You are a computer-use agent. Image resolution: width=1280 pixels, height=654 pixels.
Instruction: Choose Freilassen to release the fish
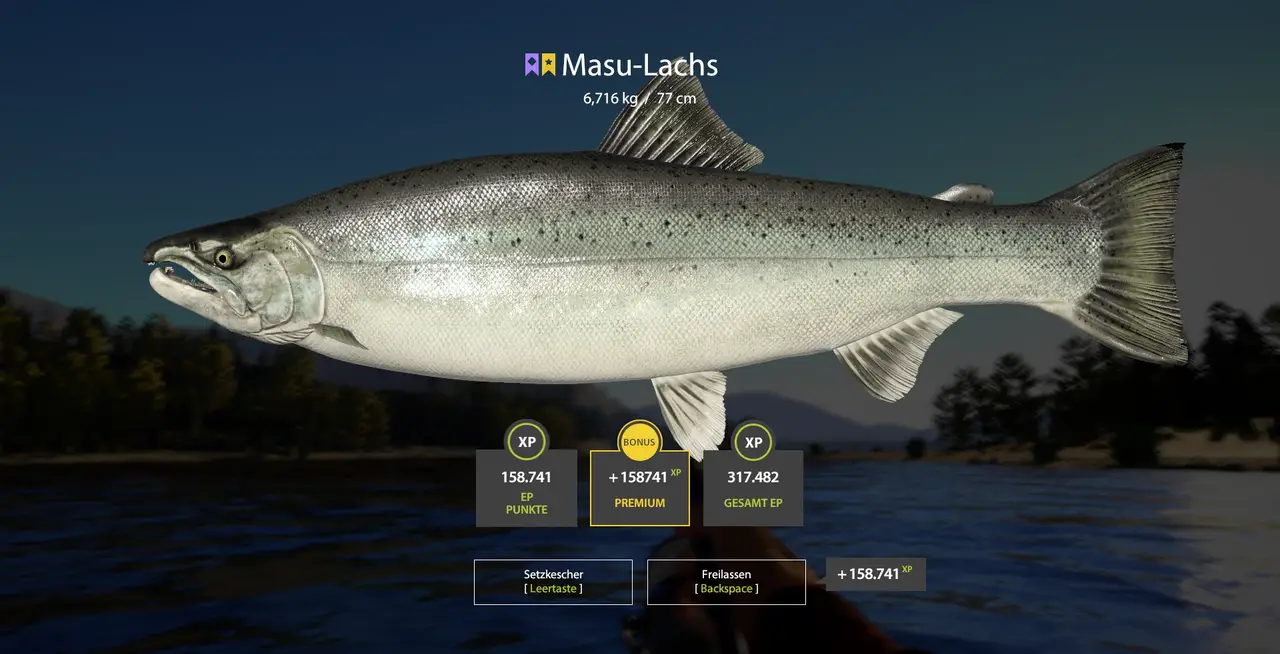[726, 581]
